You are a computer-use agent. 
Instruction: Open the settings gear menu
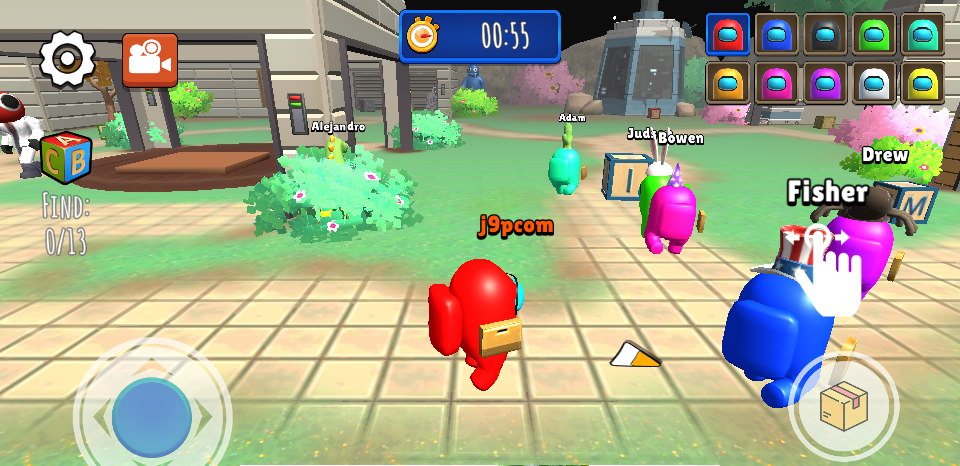pos(67,59)
